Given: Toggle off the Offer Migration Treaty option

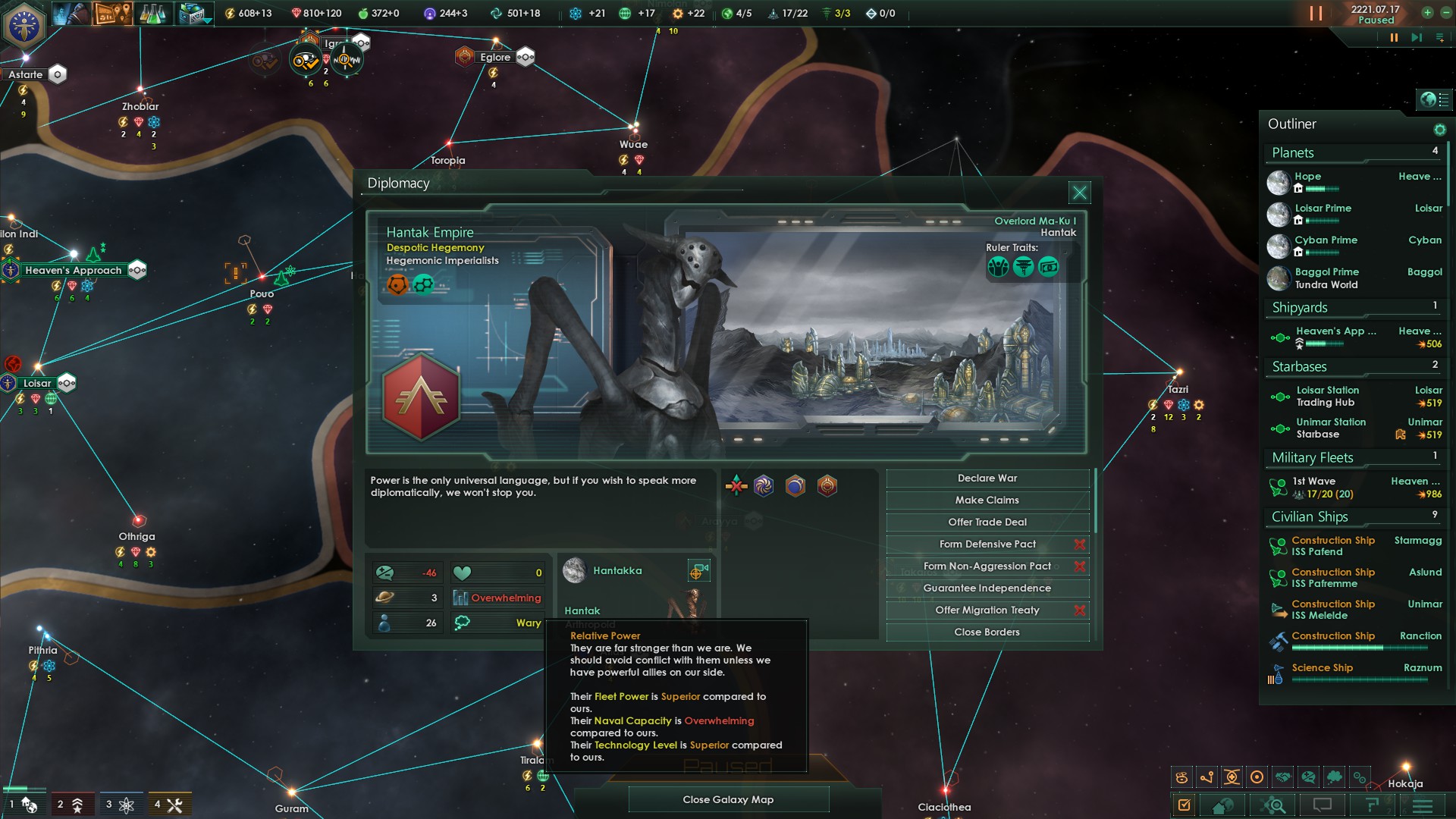Looking at the screenshot, I should pos(1081,610).
